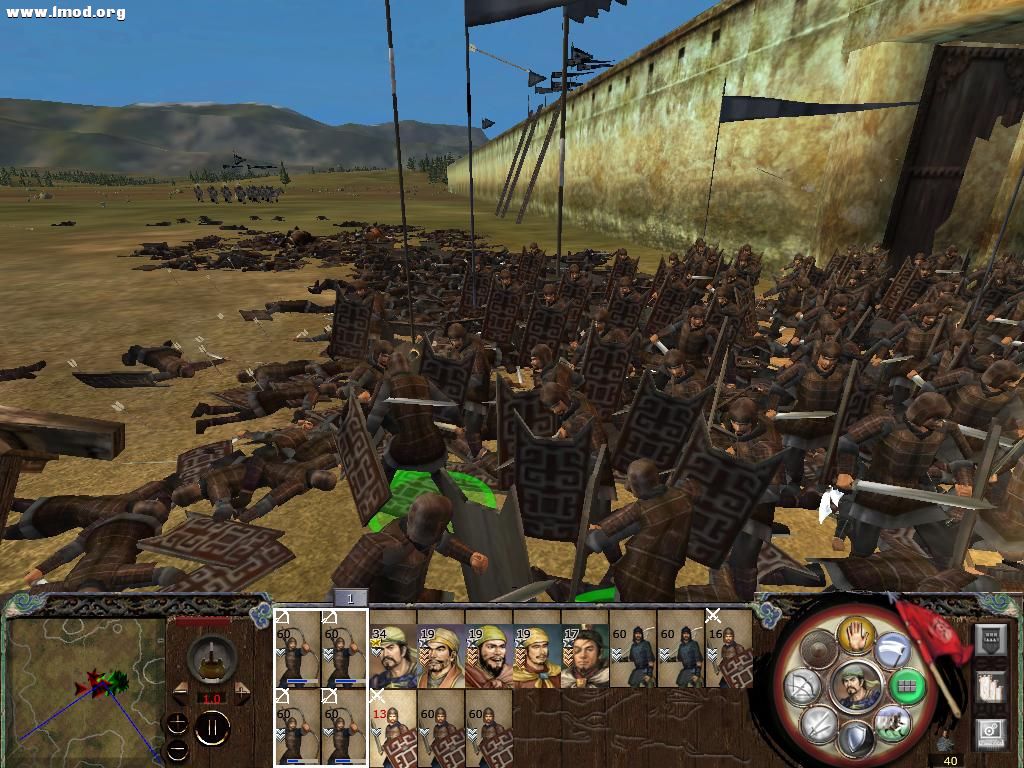Pause the battle
1024x768 pixels.
pyautogui.click(x=212, y=729)
